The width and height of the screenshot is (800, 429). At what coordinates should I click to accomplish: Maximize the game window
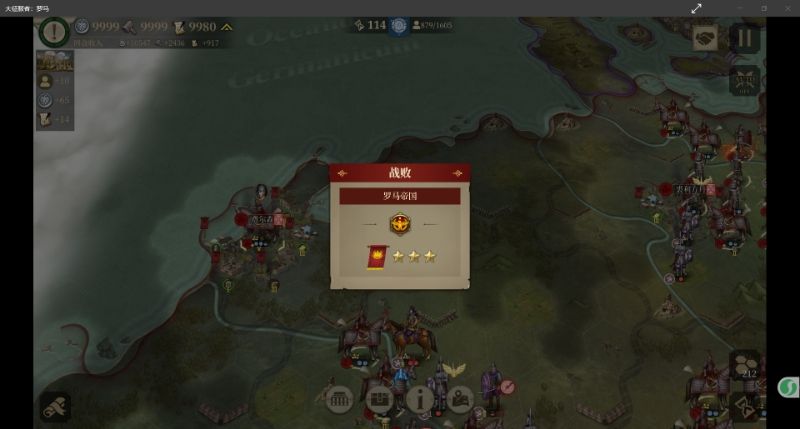(x=763, y=8)
